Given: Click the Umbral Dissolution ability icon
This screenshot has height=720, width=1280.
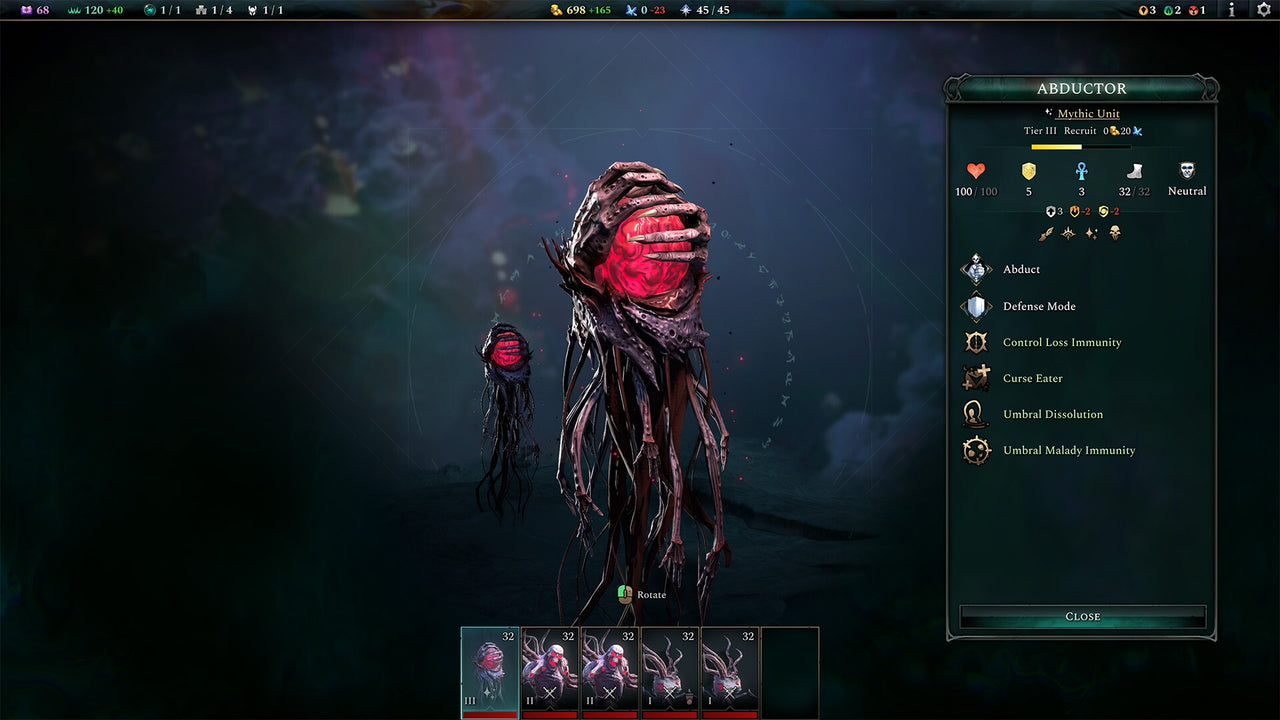Looking at the screenshot, I should coord(975,414).
